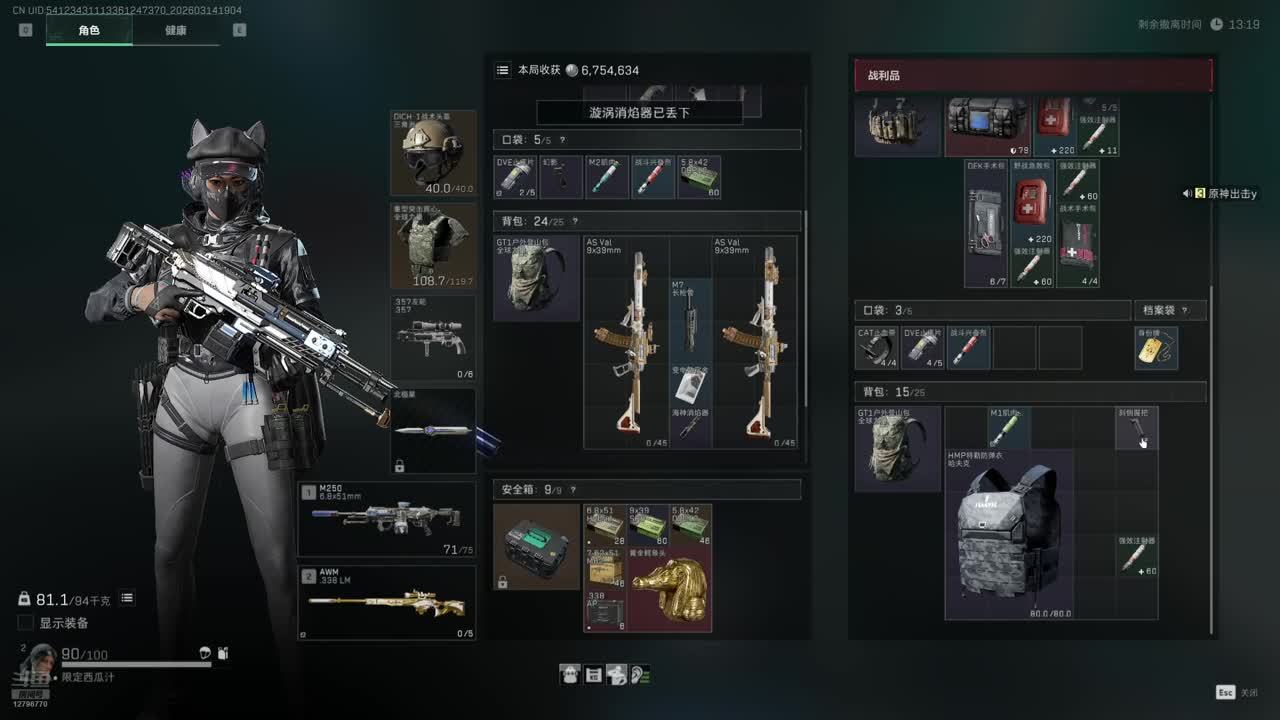Select the equipped DICH-1 tactical helmet slot

click(x=433, y=153)
